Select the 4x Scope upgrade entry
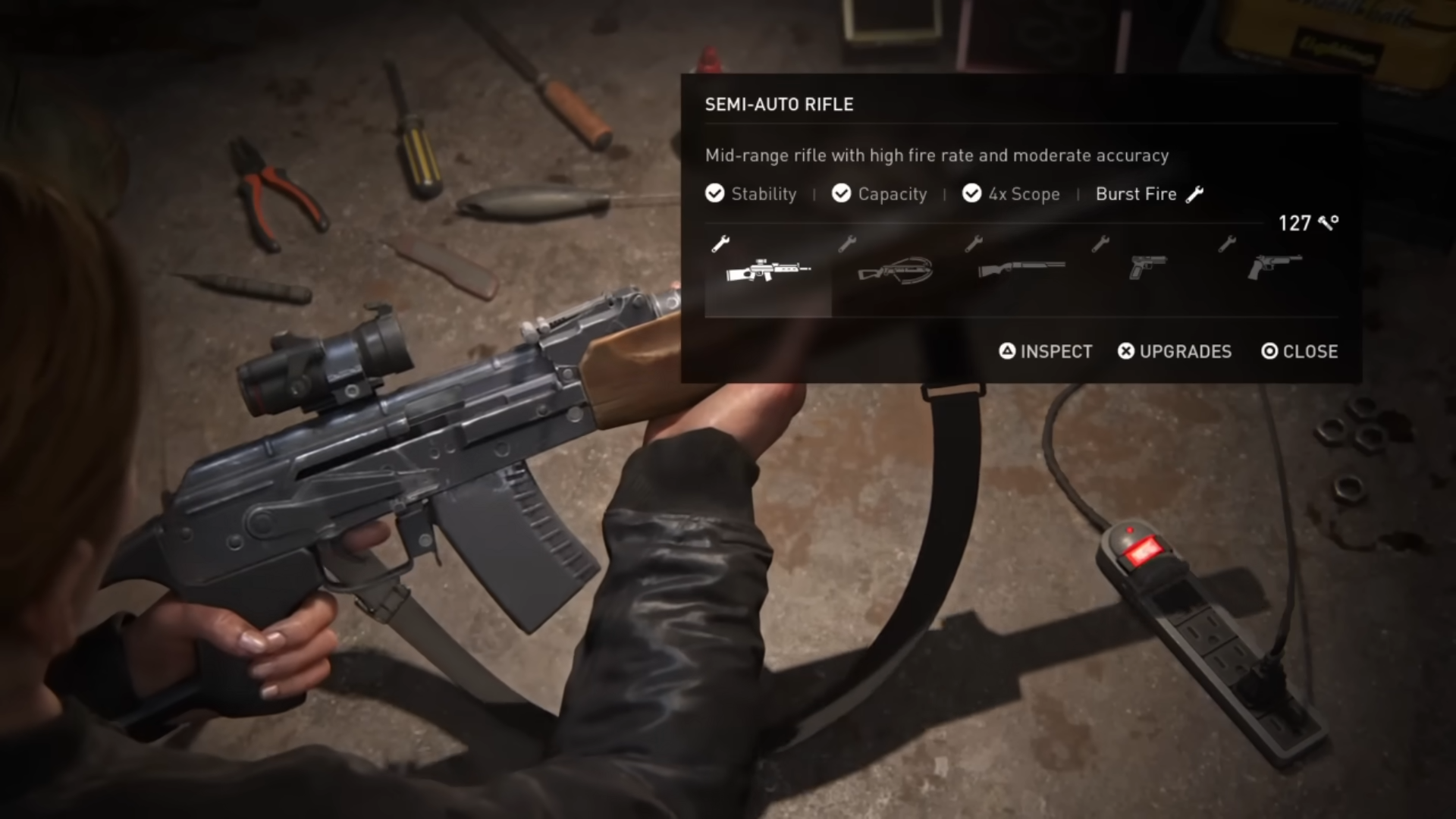The image size is (1456, 819). 1012,194
